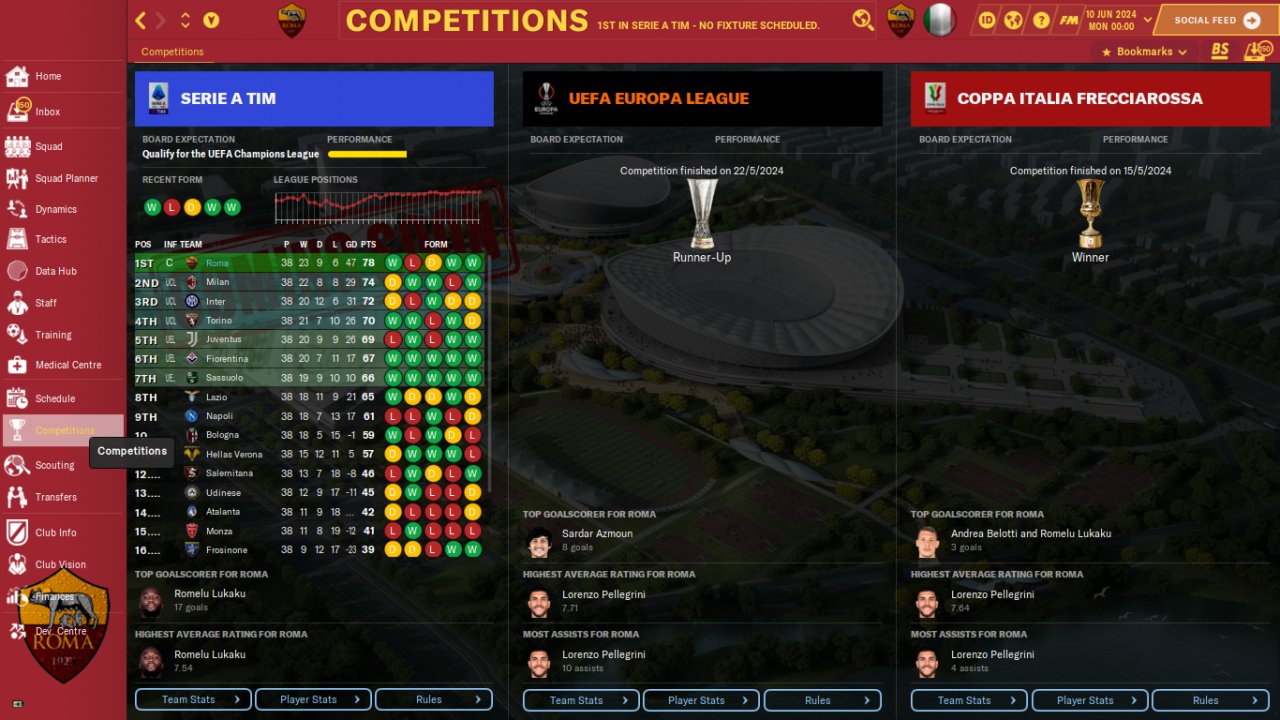The width and height of the screenshot is (1280, 720).
Task: Open the UEFA Europa League header
Action: (x=702, y=98)
